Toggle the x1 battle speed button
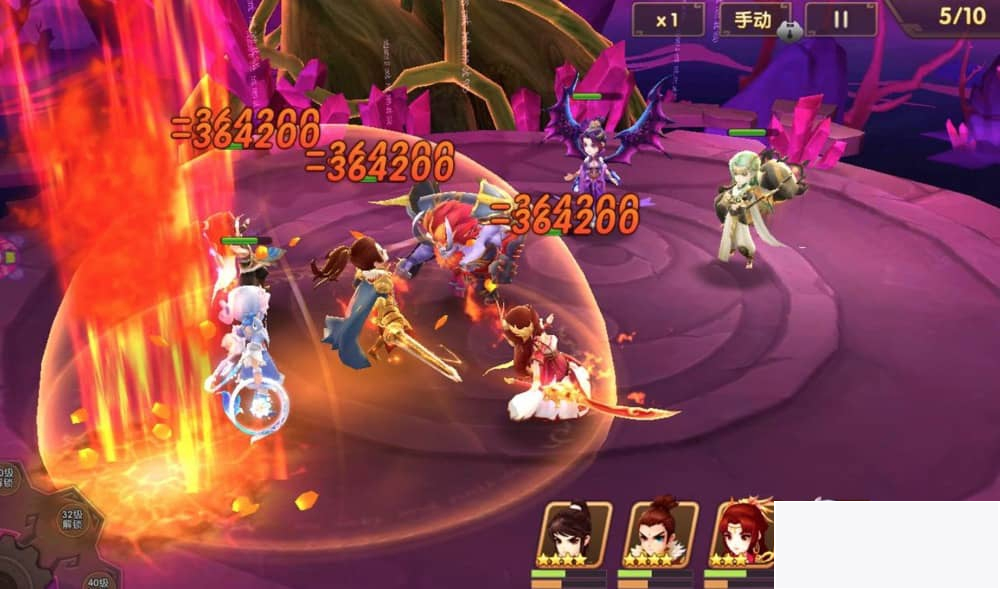The image size is (1000, 589). click(x=668, y=19)
